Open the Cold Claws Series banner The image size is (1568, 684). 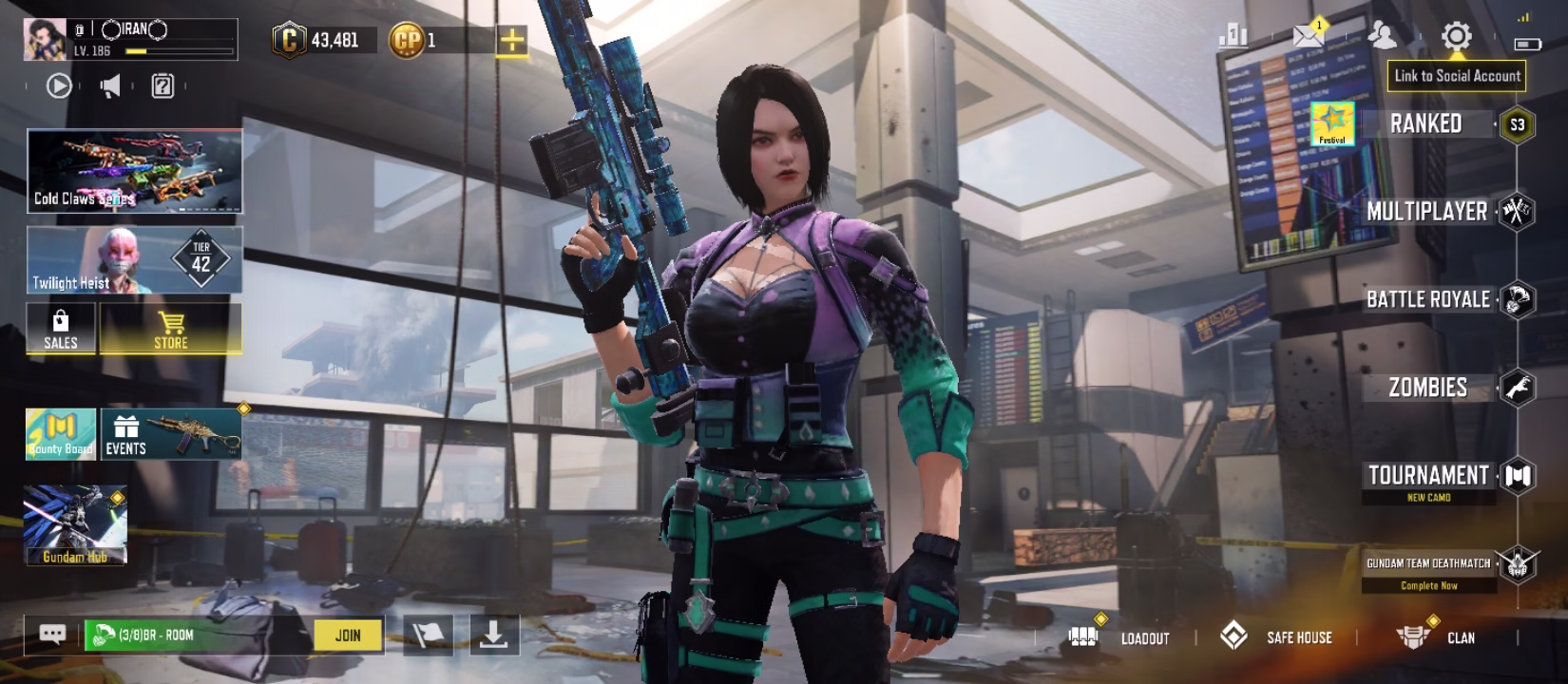(134, 171)
